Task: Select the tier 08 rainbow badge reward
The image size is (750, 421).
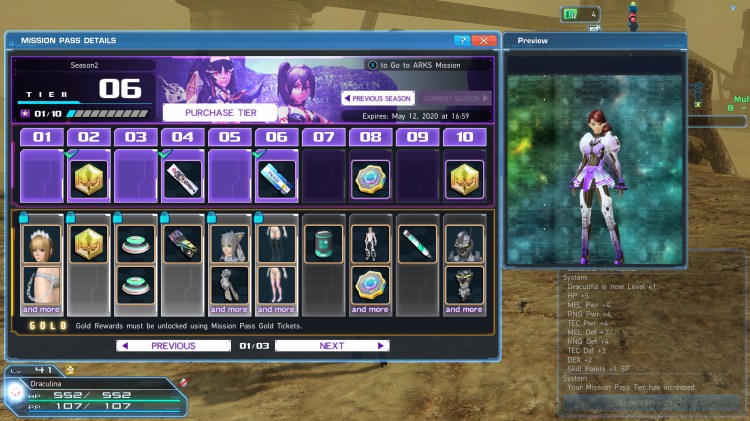Action: [x=370, y=179]
